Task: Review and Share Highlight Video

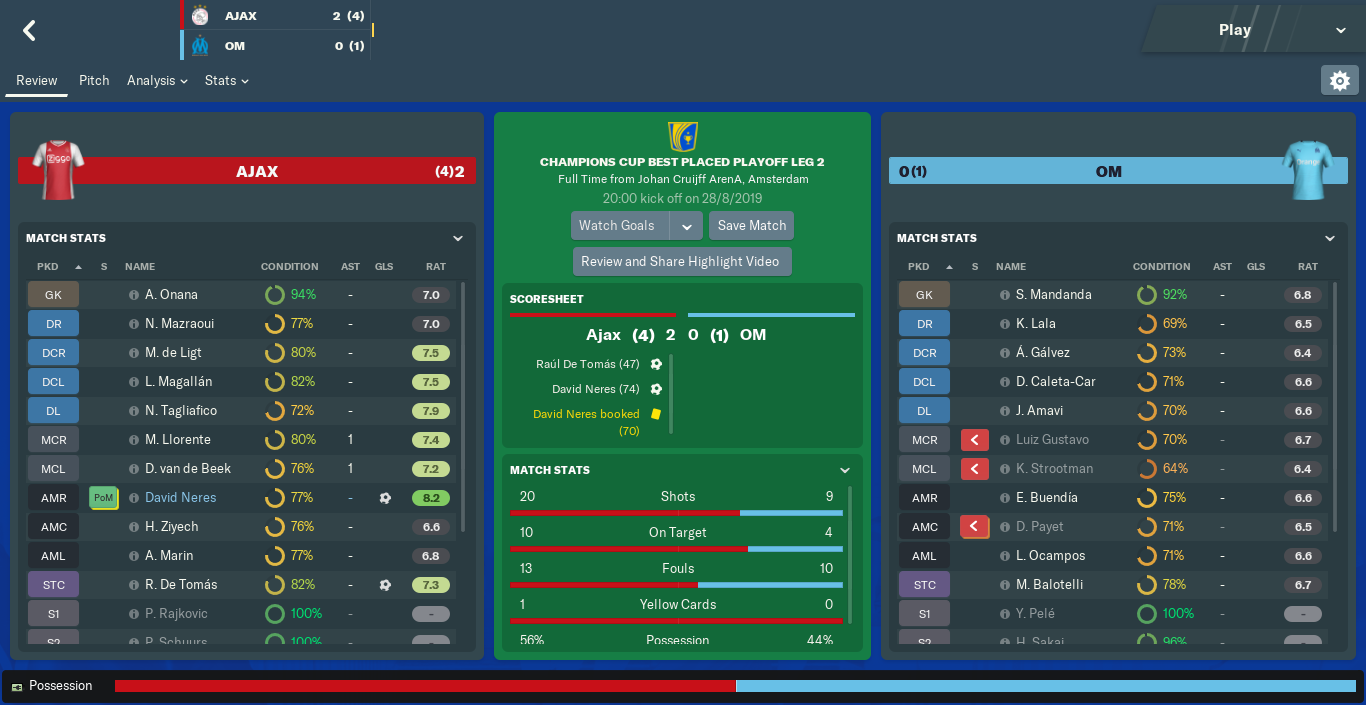Action: click(x=681, y=262)
